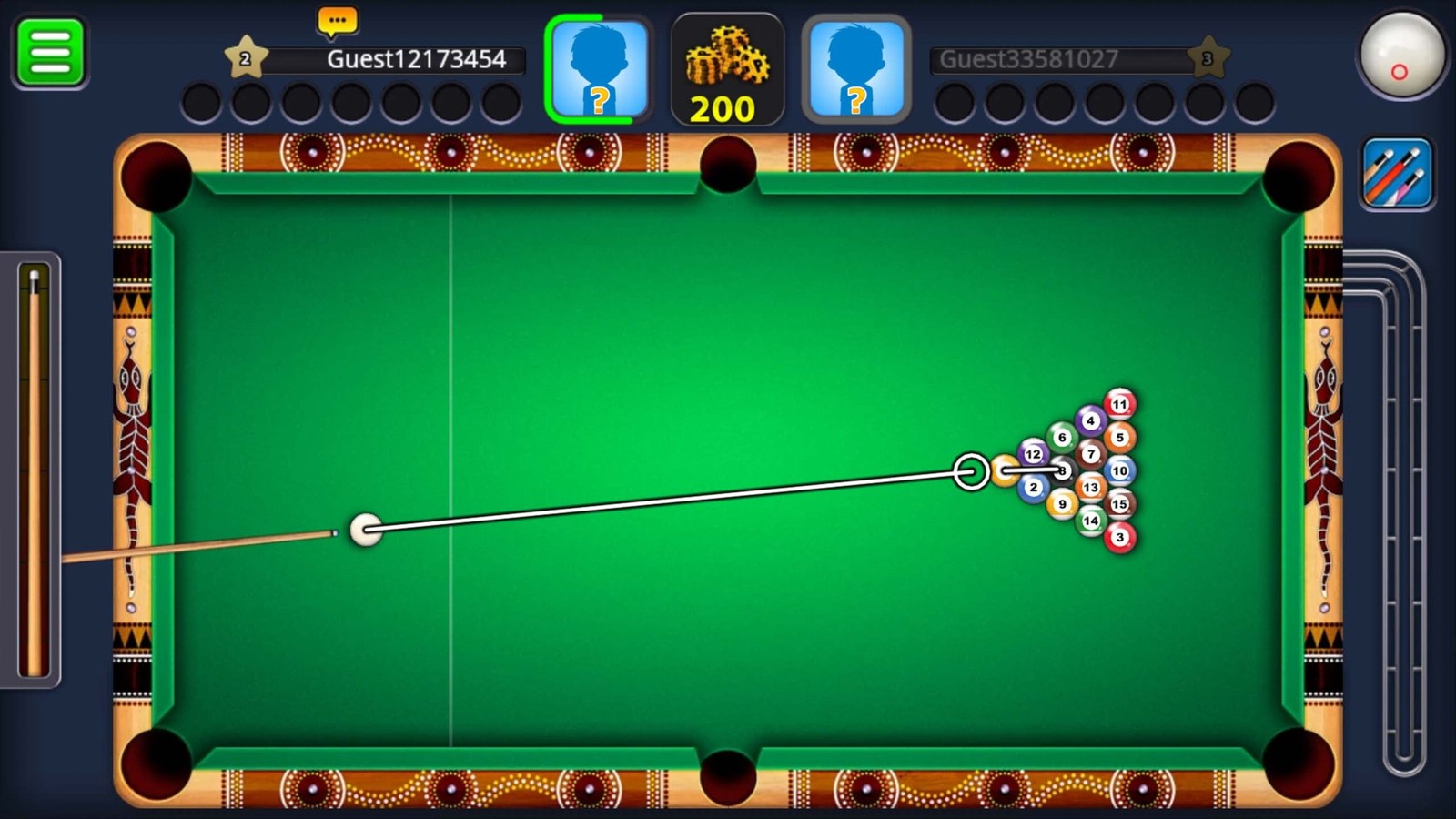The width and height of the screenshot is (1456, 819).
Task: Click the black 8 ball
Action: (x=1062, y=469)
